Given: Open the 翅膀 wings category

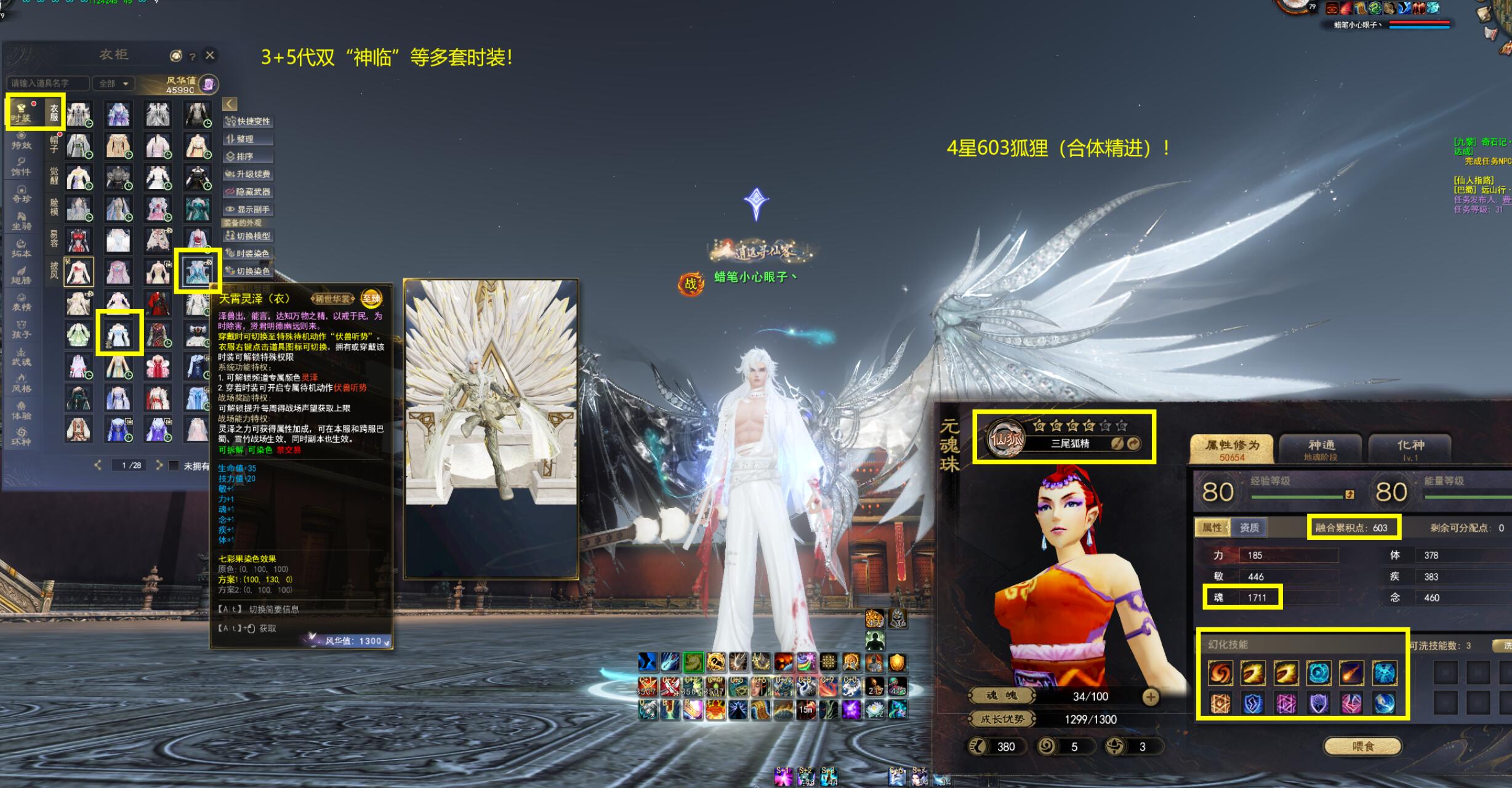Looking at the screenshot, I should pyautogui.click(x=22, y=275).
